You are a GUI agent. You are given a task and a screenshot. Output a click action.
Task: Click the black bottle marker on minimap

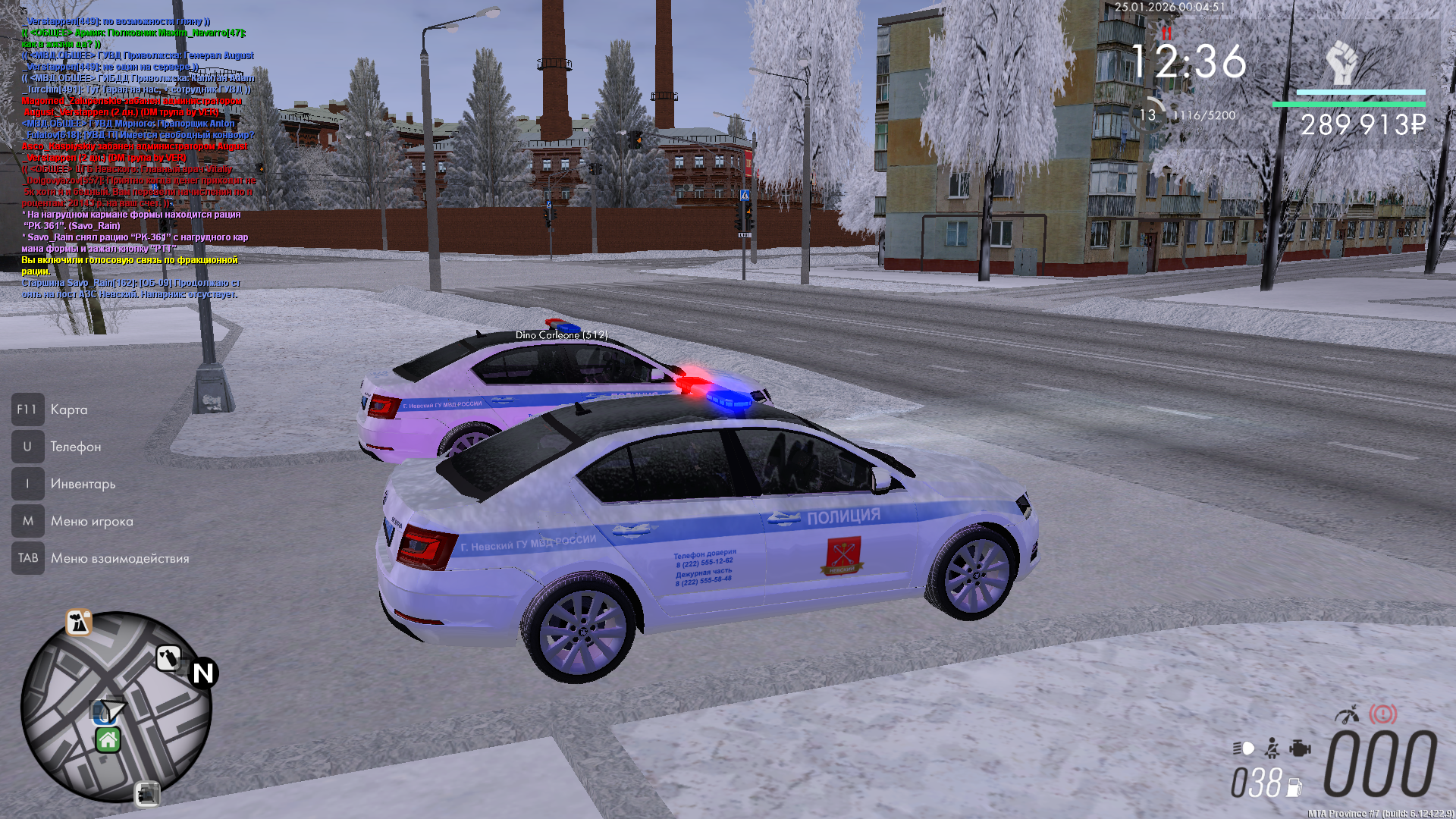[168, 657]
